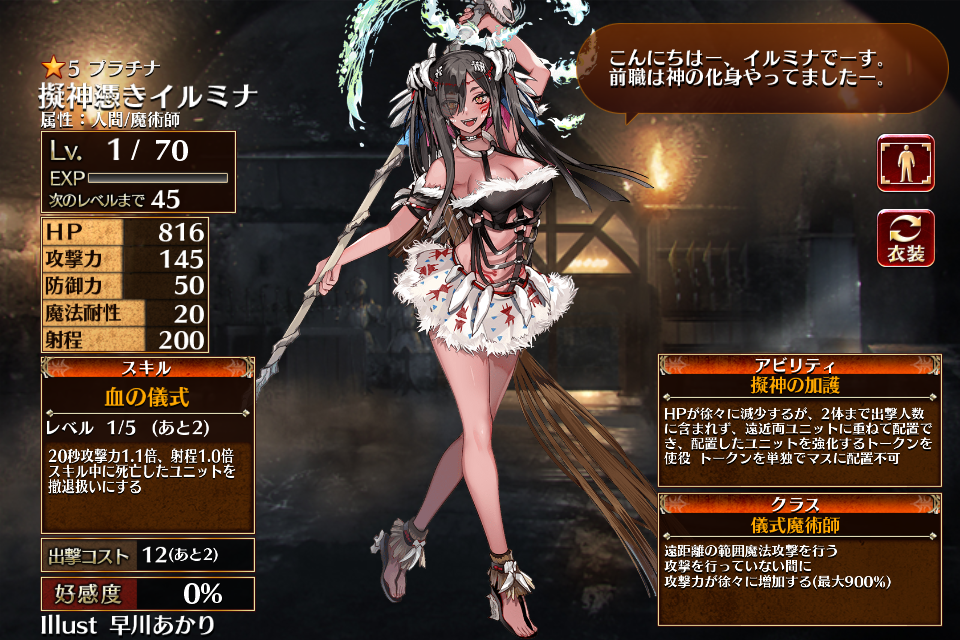Open the 血の儀式 skill panel

pos(147,444)
